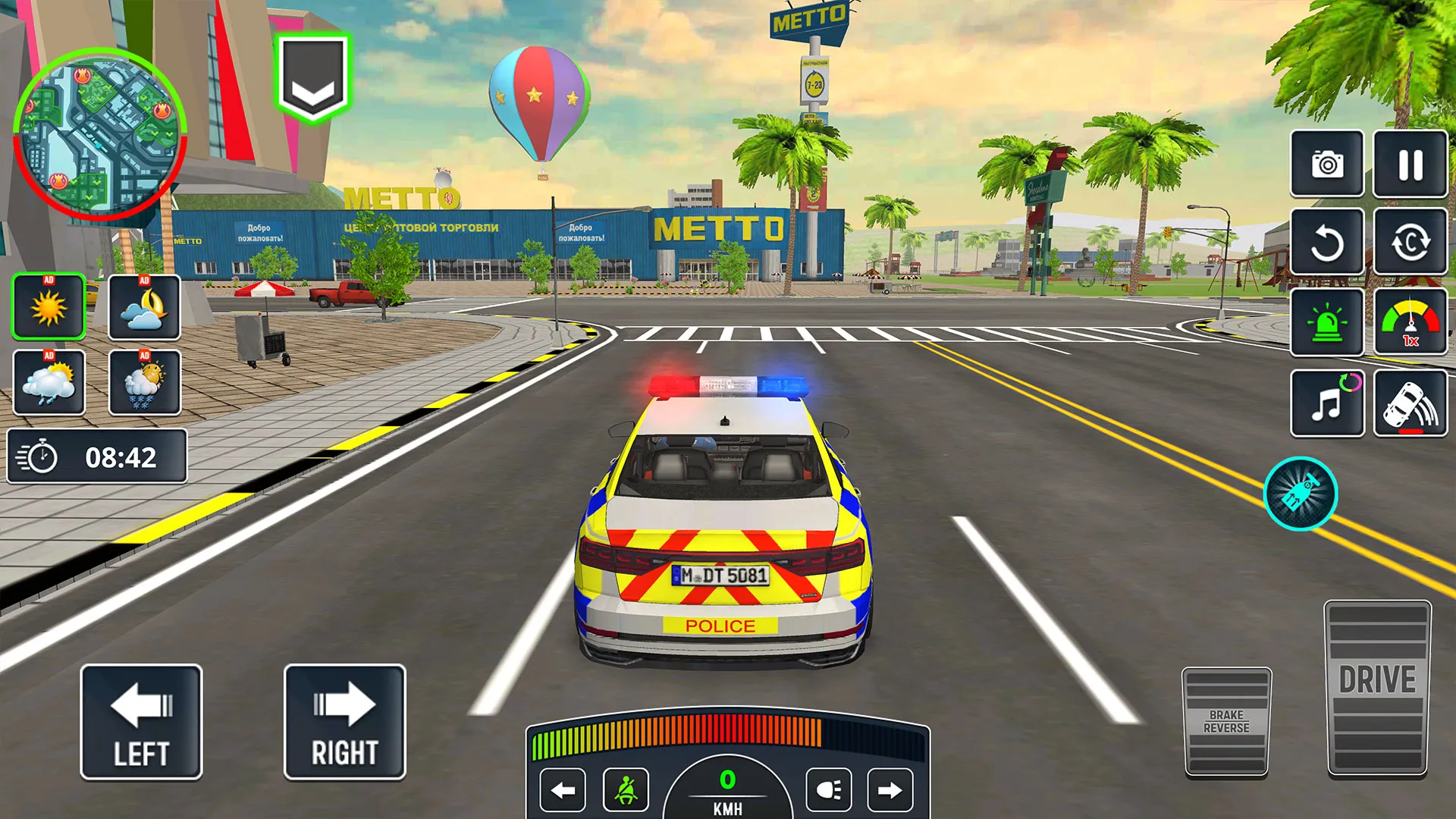This screenshot has width=1456, height=819.
Task: Expand the green checkpoint arrow marker
Action: coord(312,80)
